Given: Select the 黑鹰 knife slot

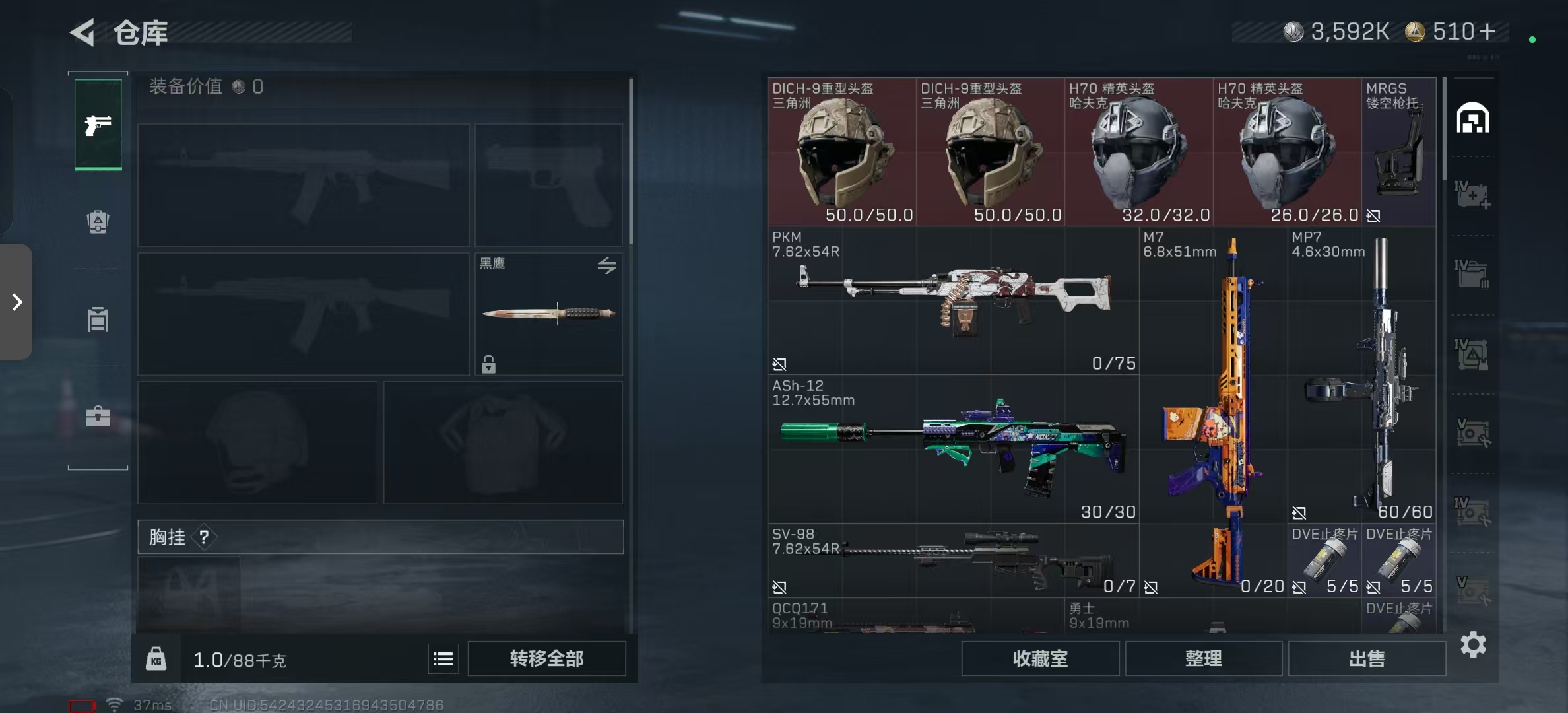Looking at the screenshot, I should 548,314.
